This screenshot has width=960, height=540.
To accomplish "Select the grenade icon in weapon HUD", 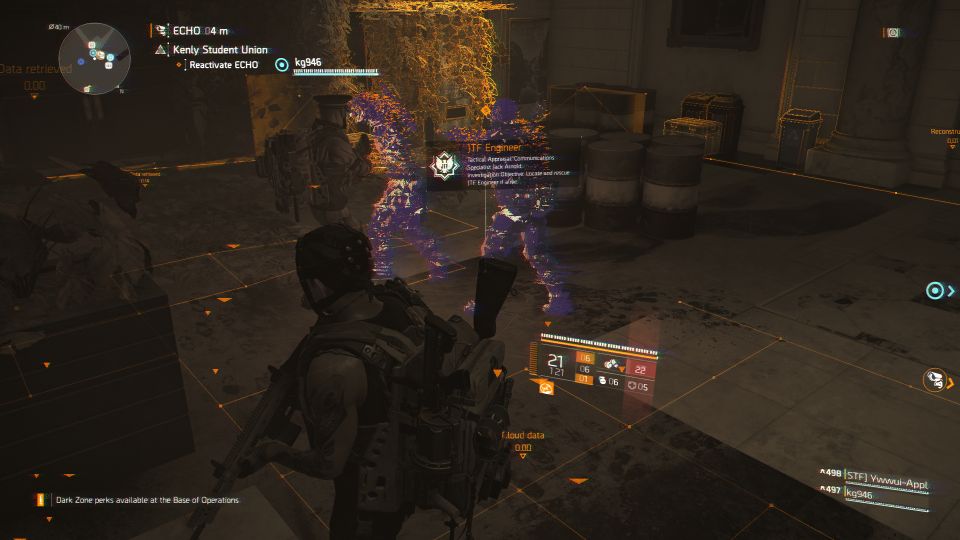I will pos(603,380).
